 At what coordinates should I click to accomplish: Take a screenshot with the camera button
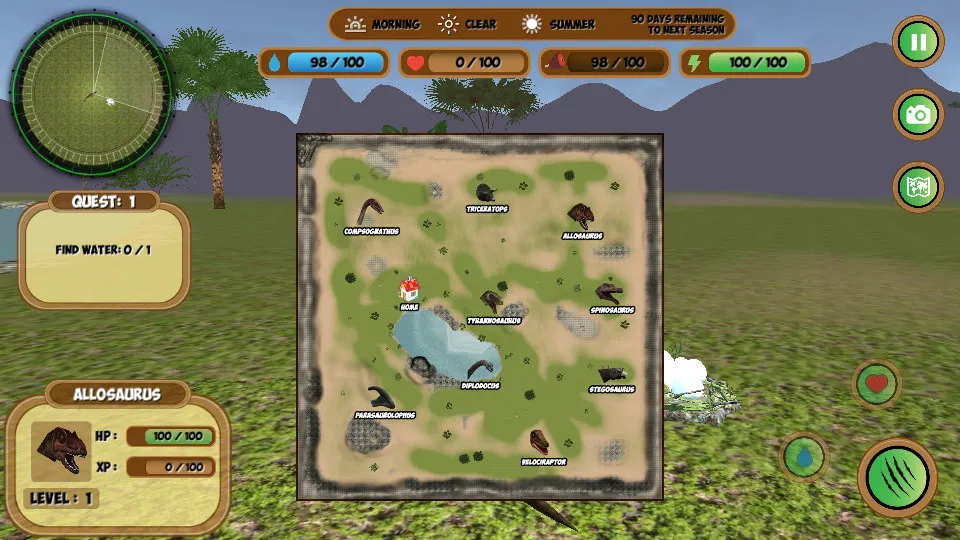[x=917, y=115]
